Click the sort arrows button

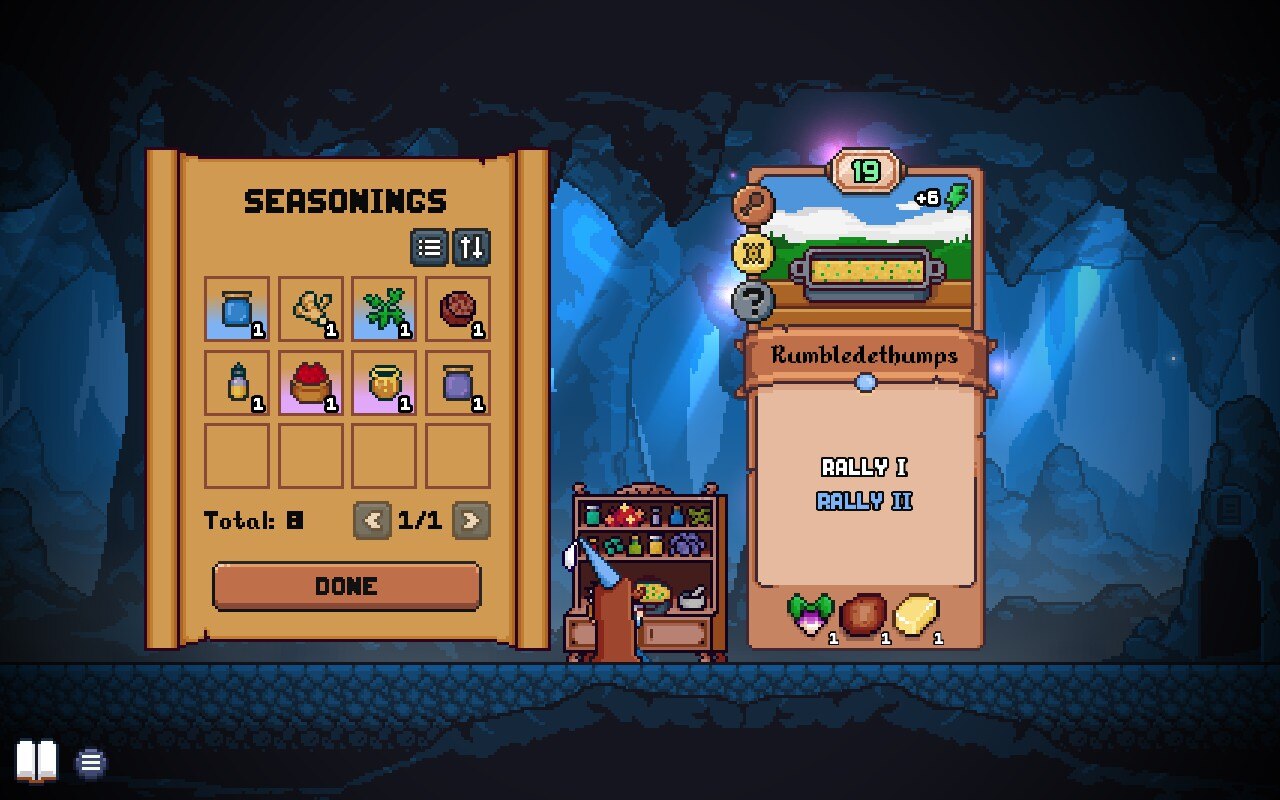(471, 247)
